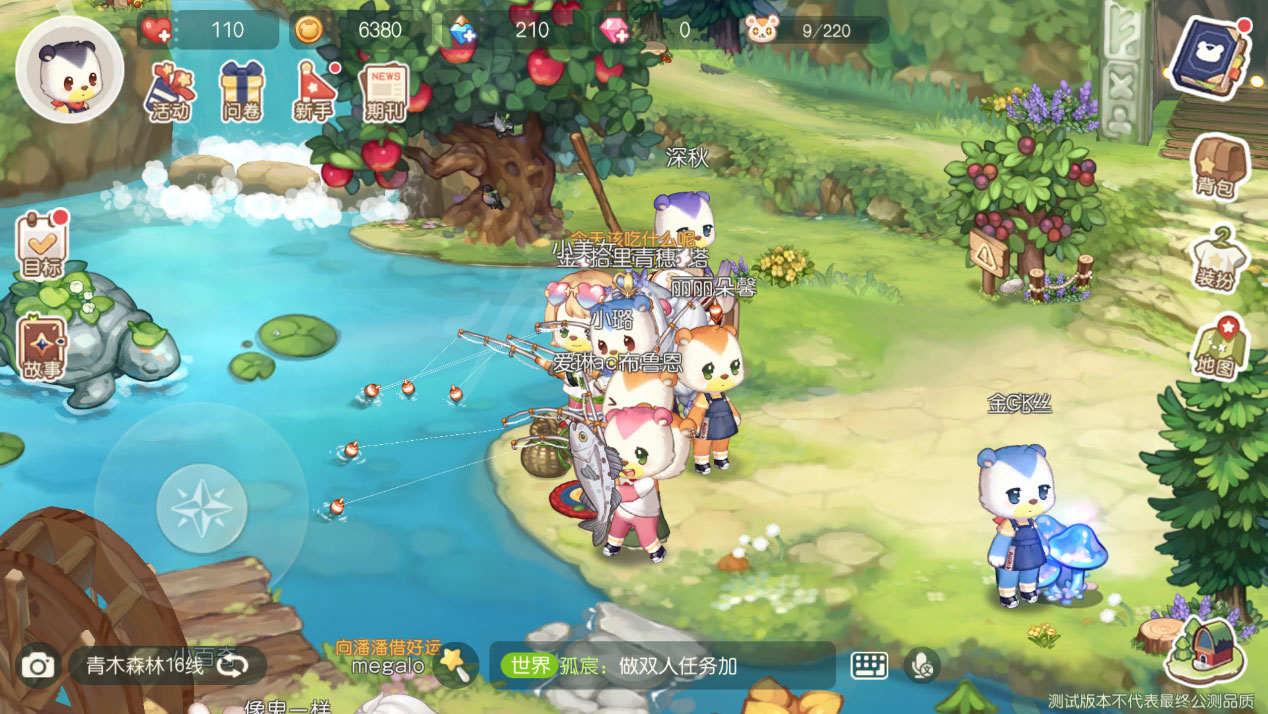Open the 装扮 dress-up wardrobe

tap(1217, 260)
